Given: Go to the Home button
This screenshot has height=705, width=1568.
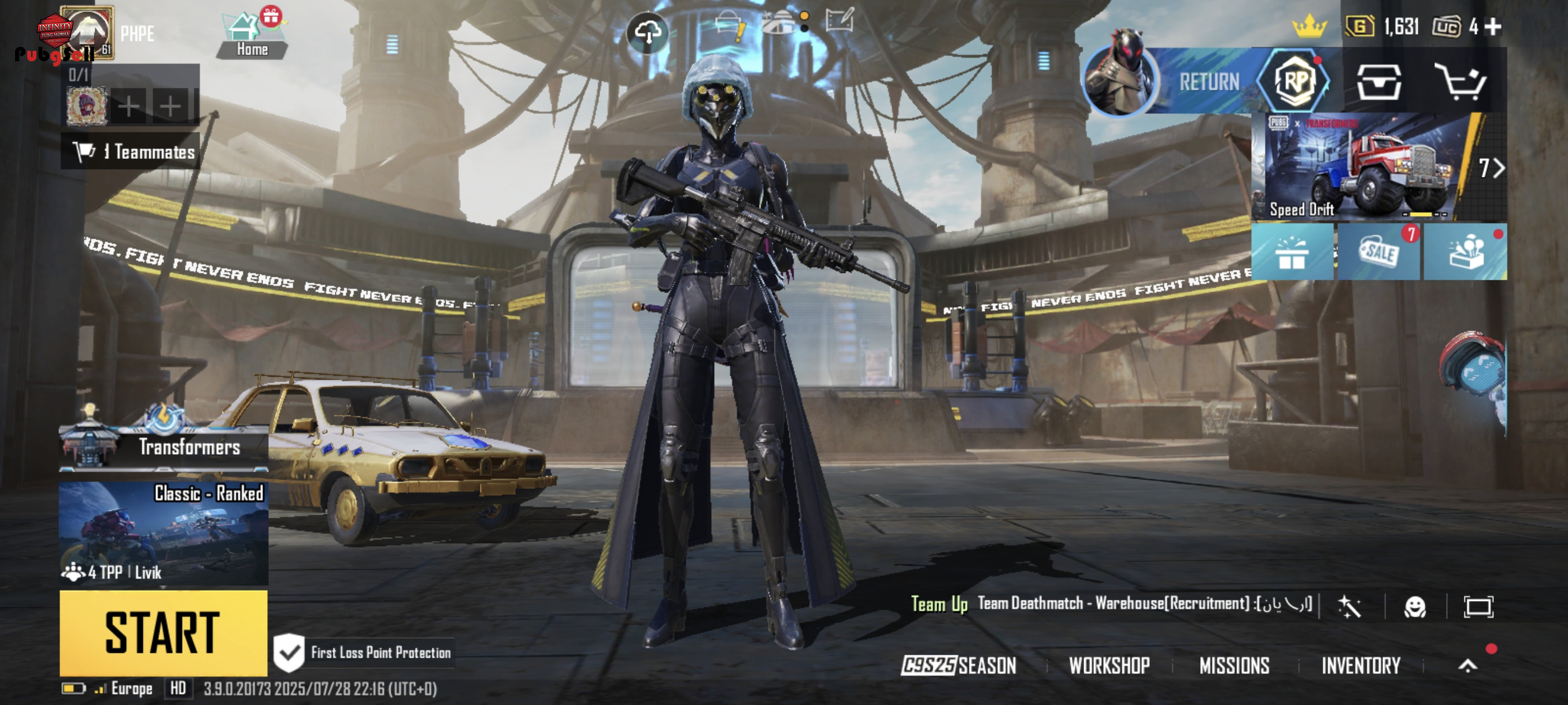Looking at the screenshot, I should point(252,36).
